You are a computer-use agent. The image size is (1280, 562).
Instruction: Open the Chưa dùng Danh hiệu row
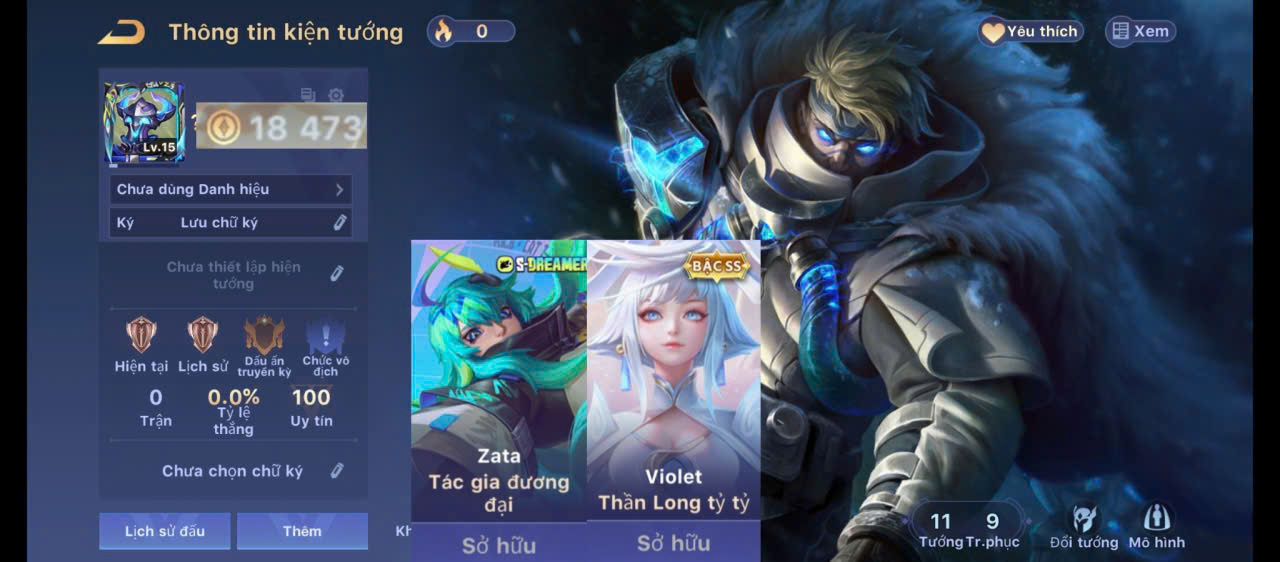[230, 189]
